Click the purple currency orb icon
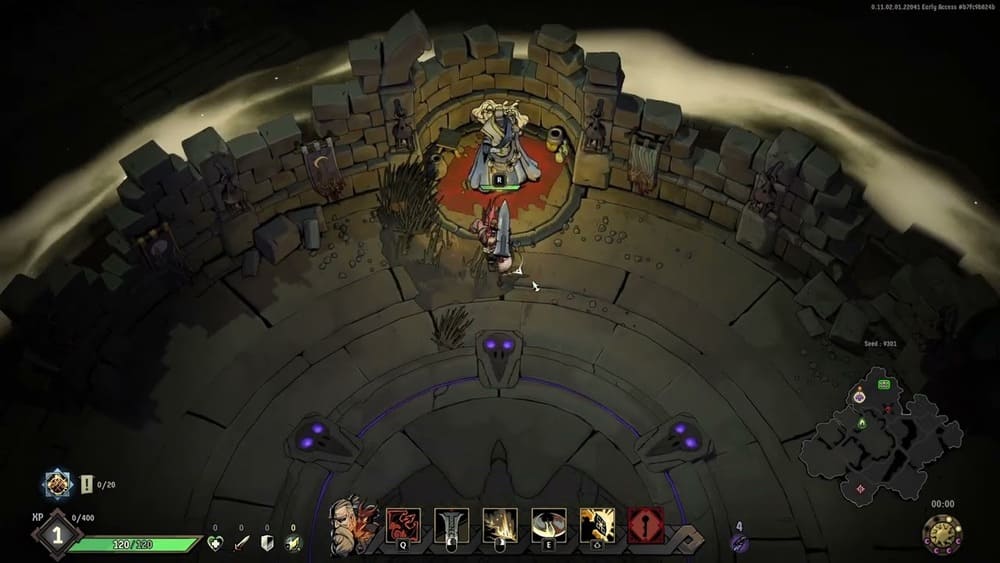The image size is (1000, 563). (739, 541)
